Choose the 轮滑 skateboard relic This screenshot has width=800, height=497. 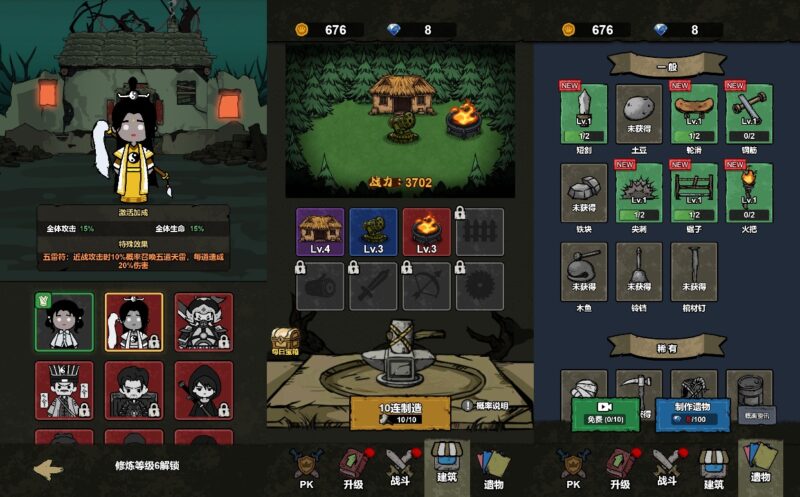point(694,112)
